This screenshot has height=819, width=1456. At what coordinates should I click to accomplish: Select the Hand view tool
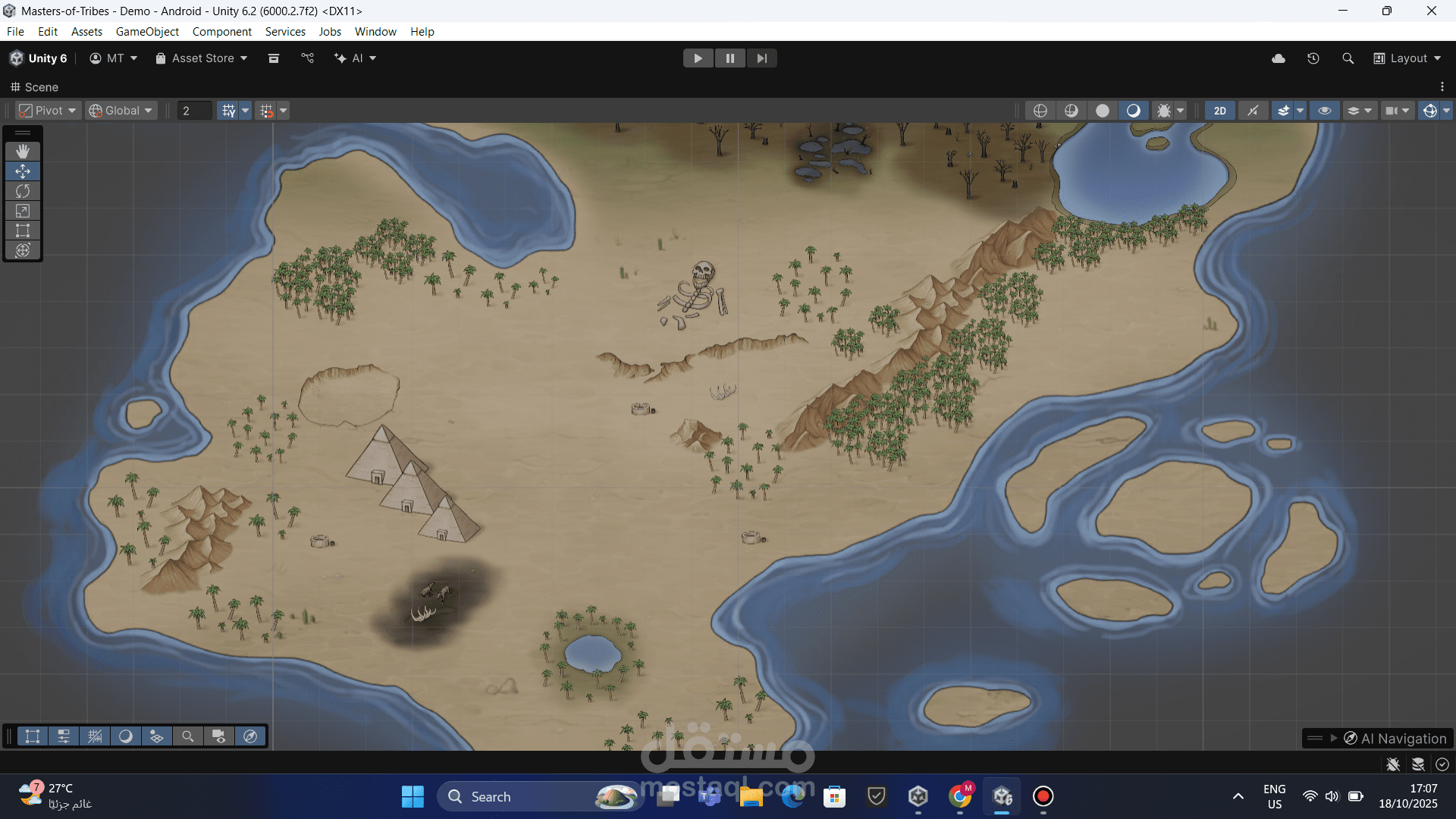point(23,152)
